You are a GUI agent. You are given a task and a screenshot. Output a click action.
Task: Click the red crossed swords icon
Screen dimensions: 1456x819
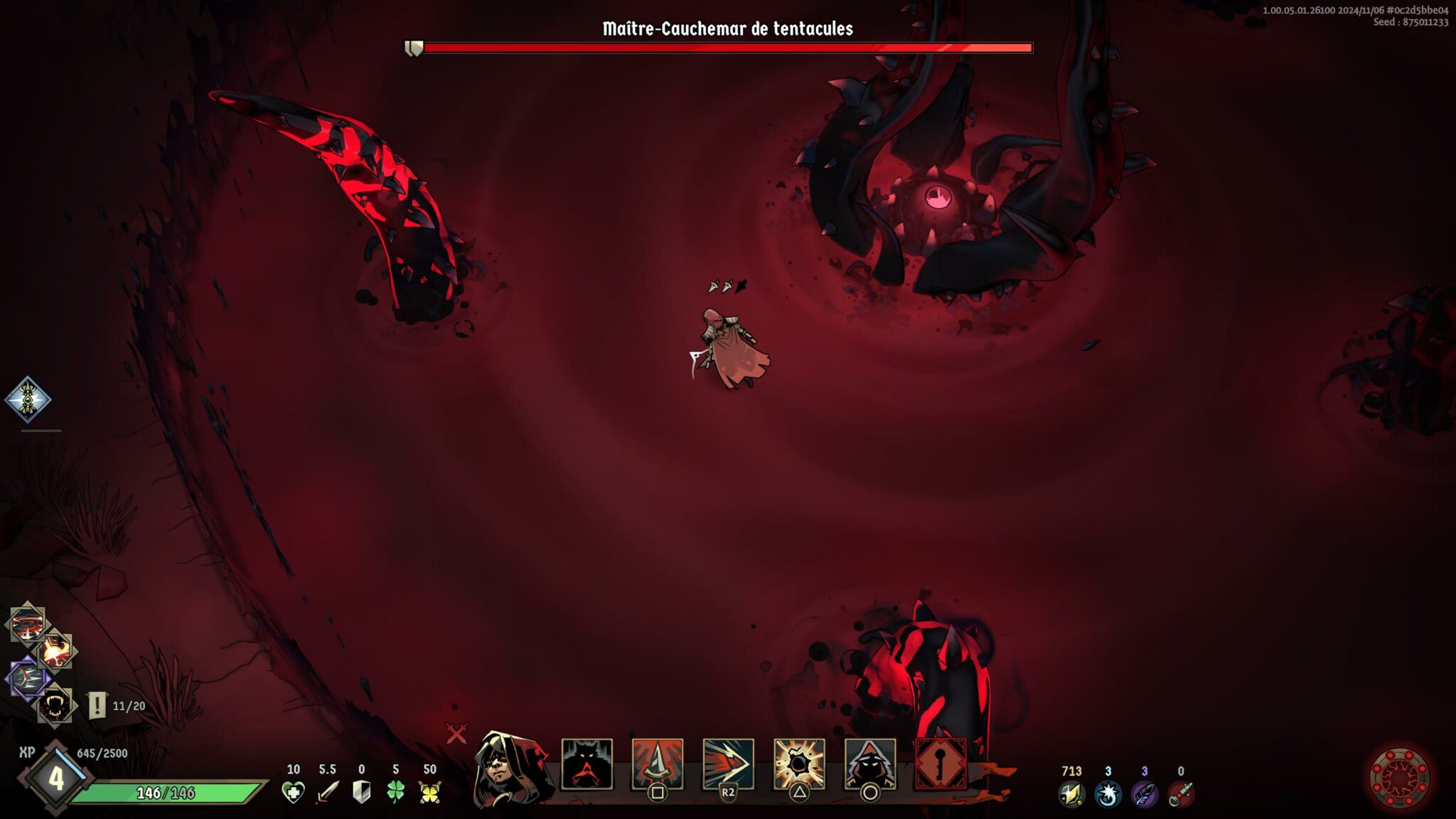click(x=456, y=733)
